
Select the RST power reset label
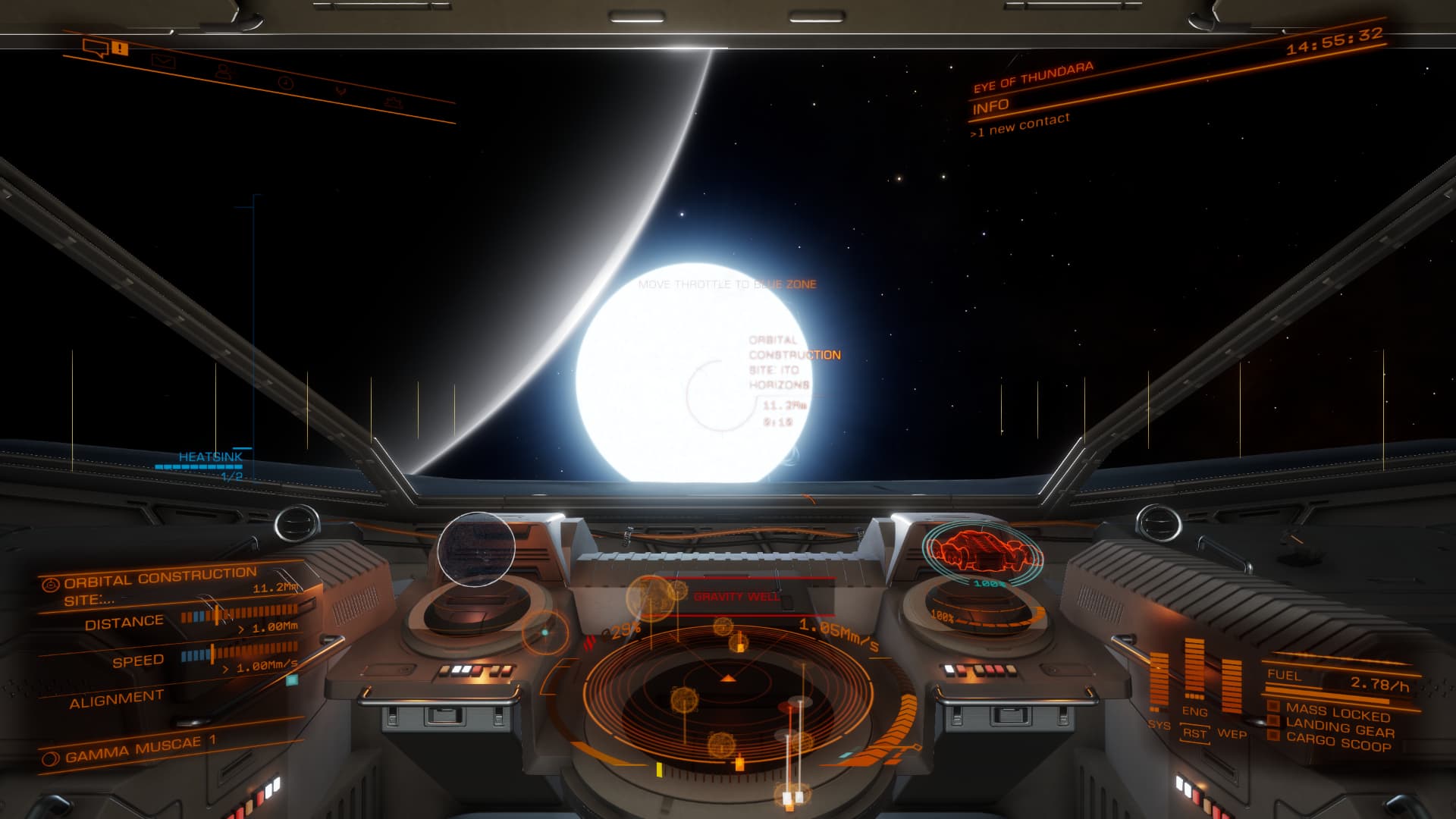[x=1194, y=733]
